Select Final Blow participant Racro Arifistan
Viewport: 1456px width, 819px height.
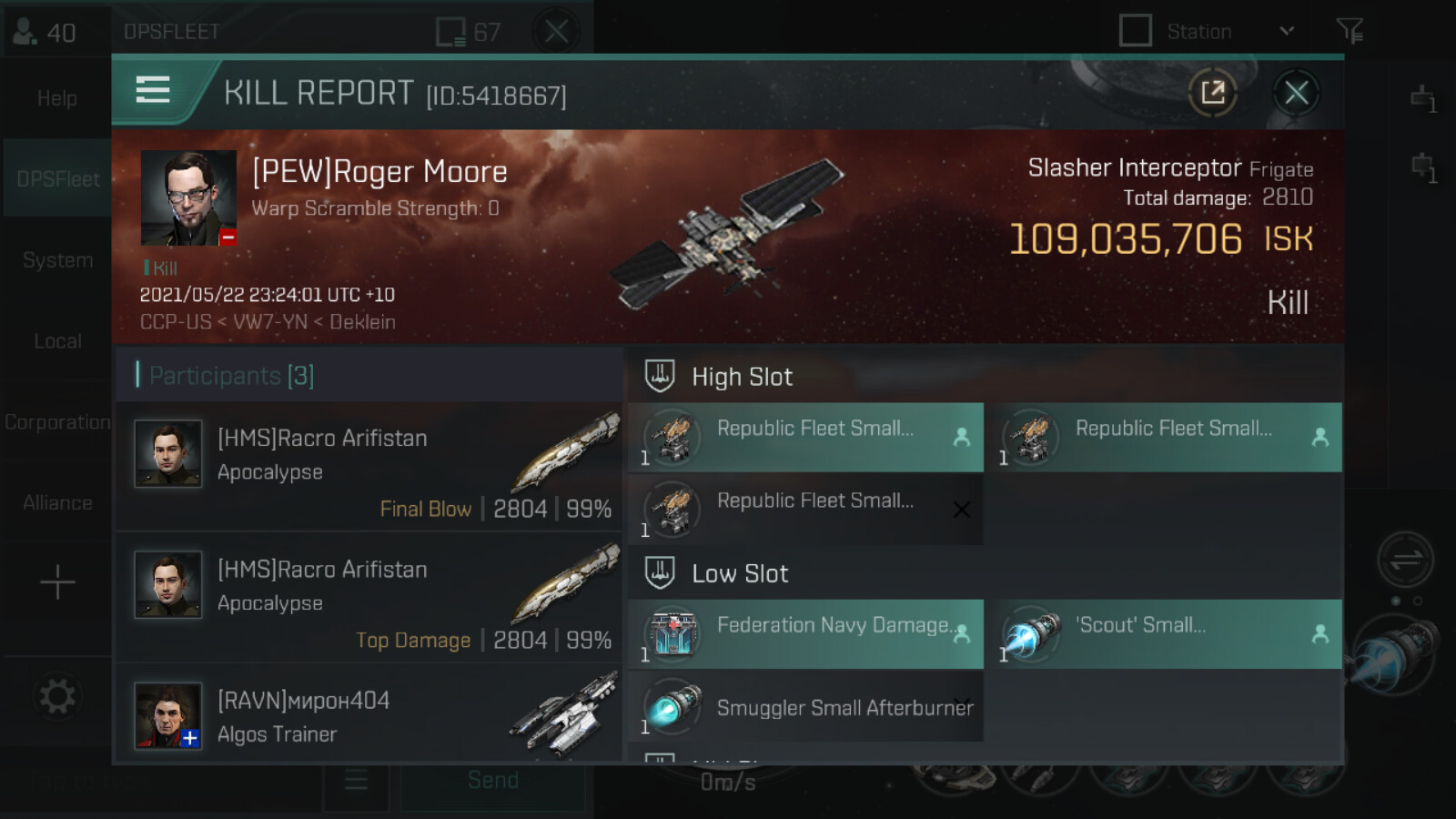[369, 467]
